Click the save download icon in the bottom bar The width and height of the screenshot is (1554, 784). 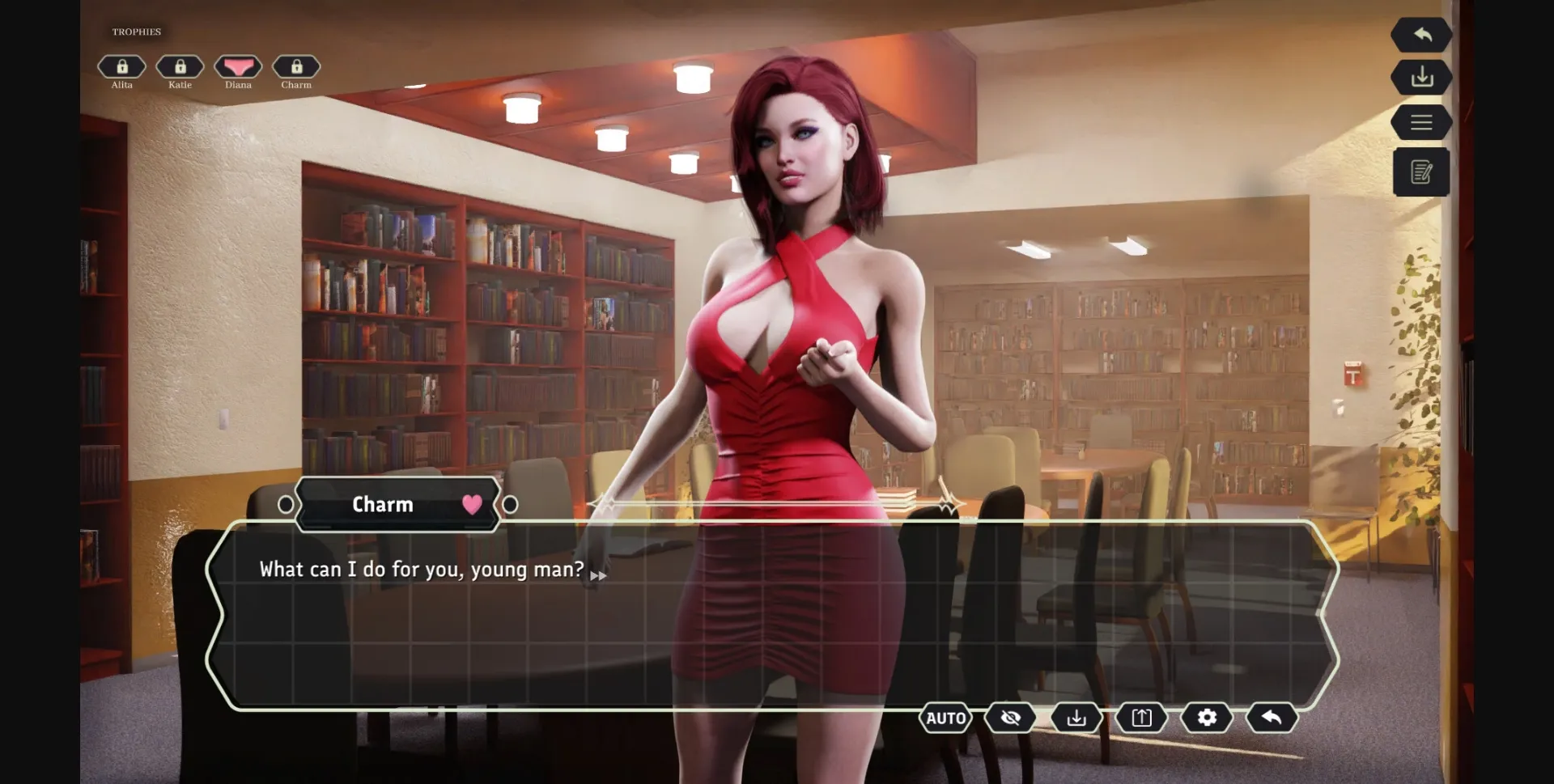1076,718
